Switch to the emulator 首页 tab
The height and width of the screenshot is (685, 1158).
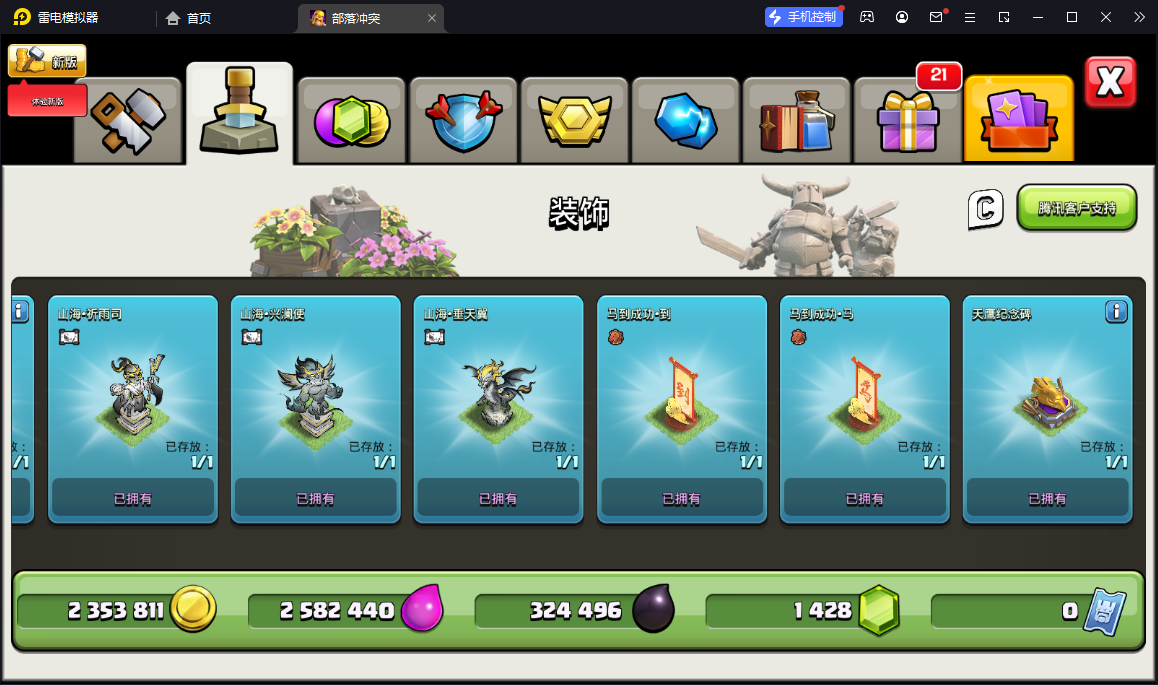click(189, 18)
